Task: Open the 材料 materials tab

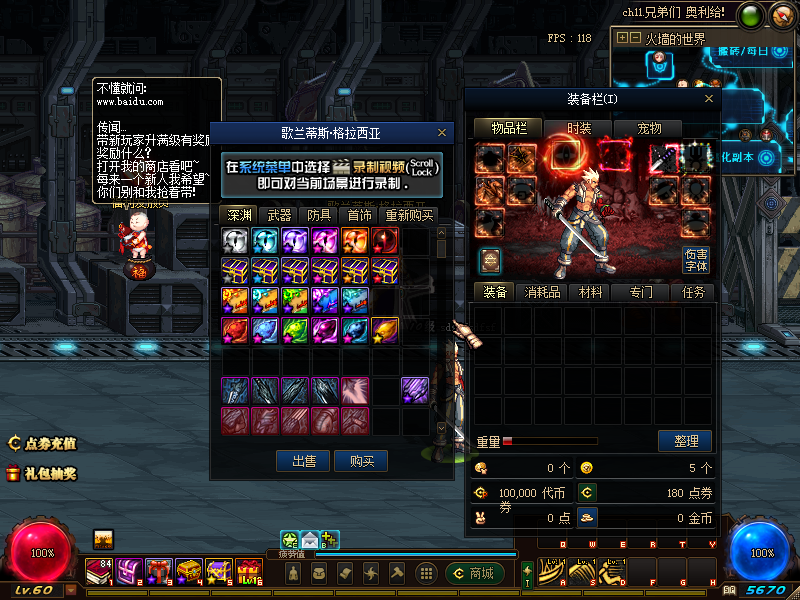Action: click(591, 292)
